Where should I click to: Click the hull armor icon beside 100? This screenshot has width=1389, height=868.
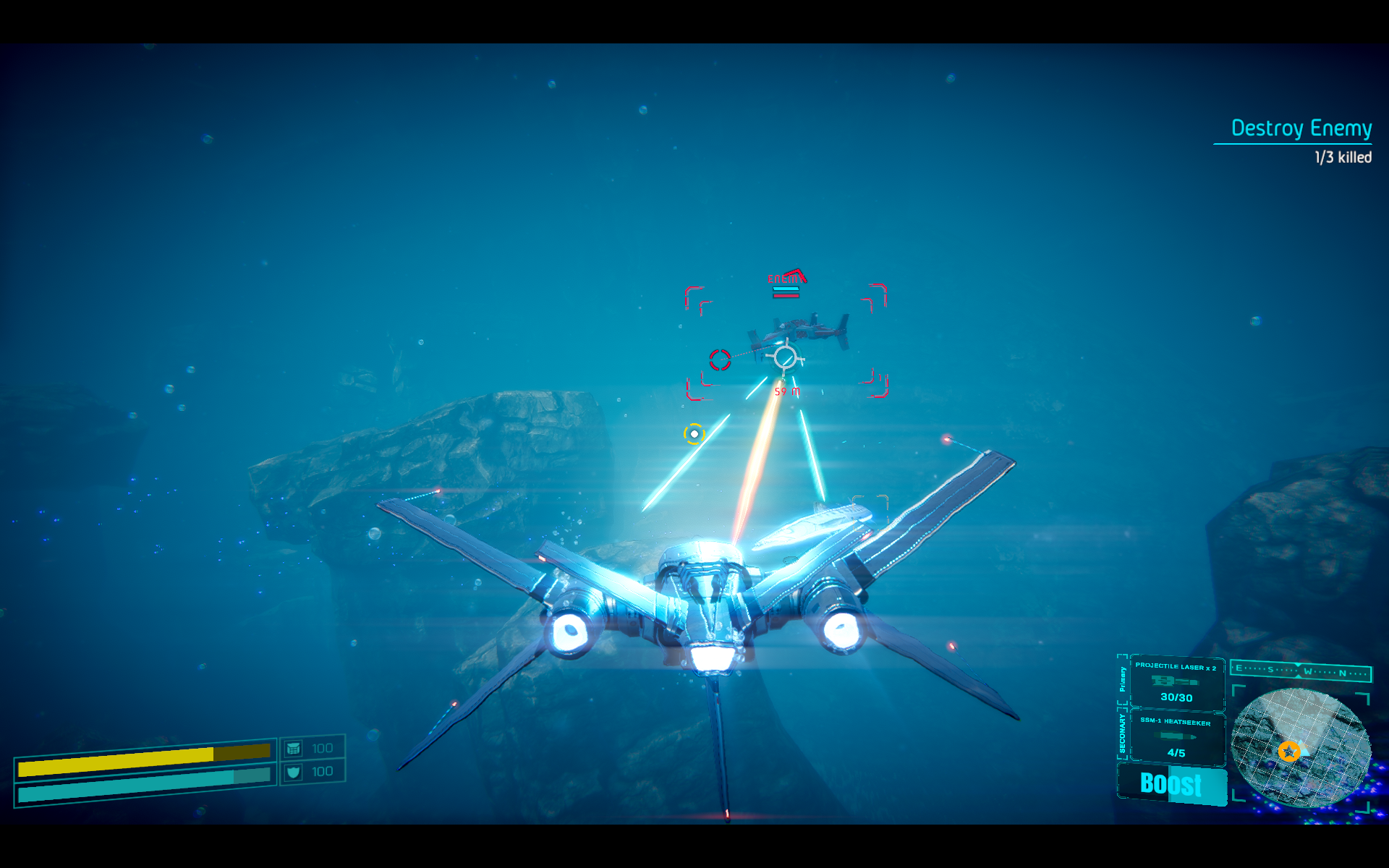pos(292,747)
